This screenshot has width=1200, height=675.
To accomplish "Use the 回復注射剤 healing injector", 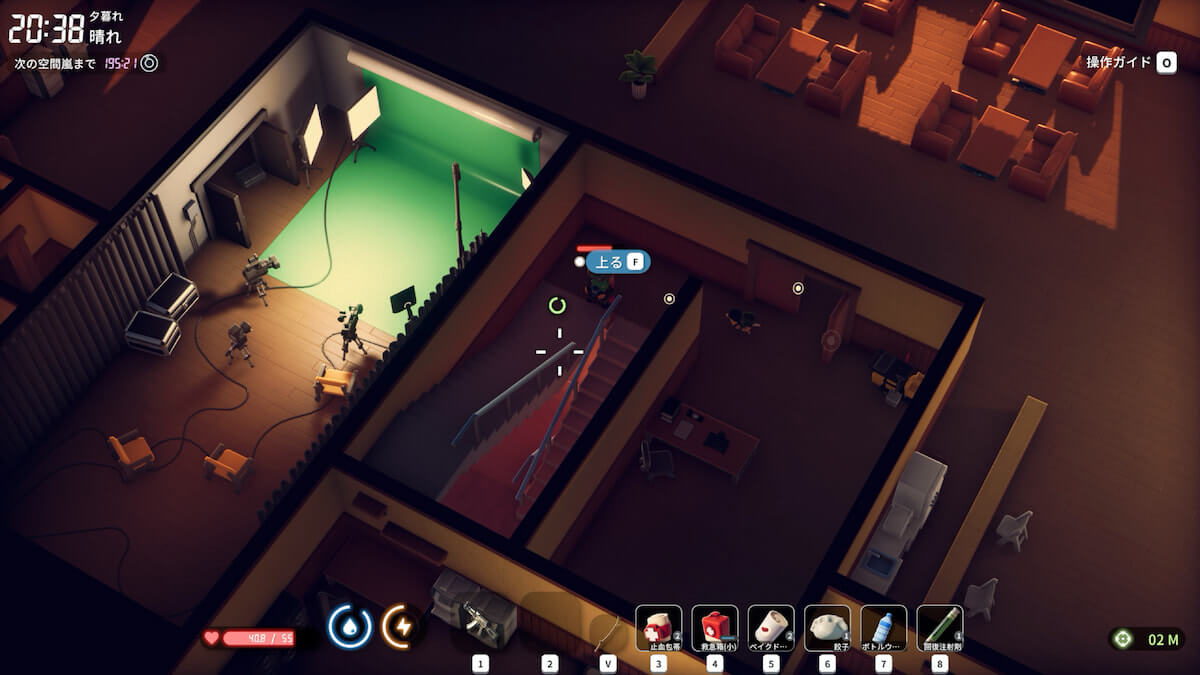I will point(939,628).
